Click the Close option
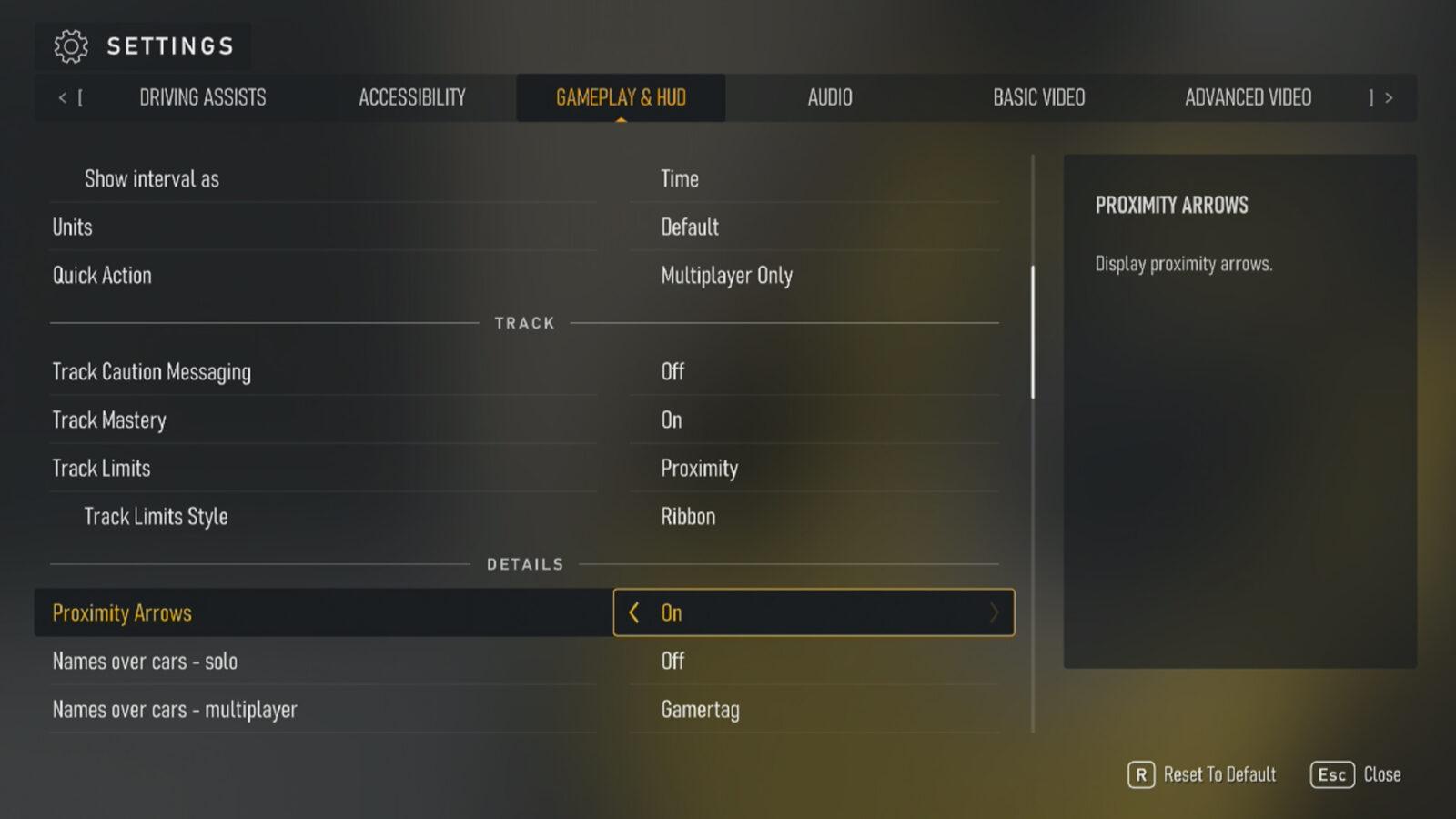 pos(1382,774)
